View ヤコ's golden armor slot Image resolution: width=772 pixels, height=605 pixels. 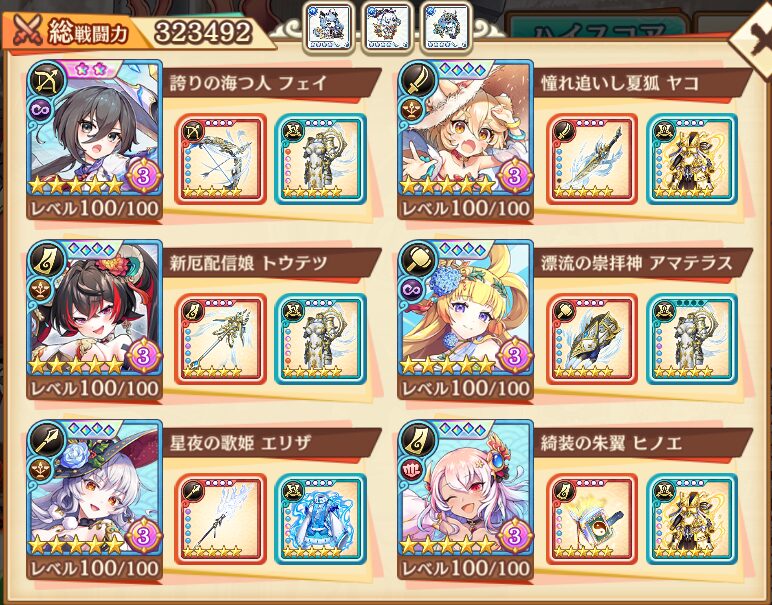pyautogui.click(x=691, y=158)
